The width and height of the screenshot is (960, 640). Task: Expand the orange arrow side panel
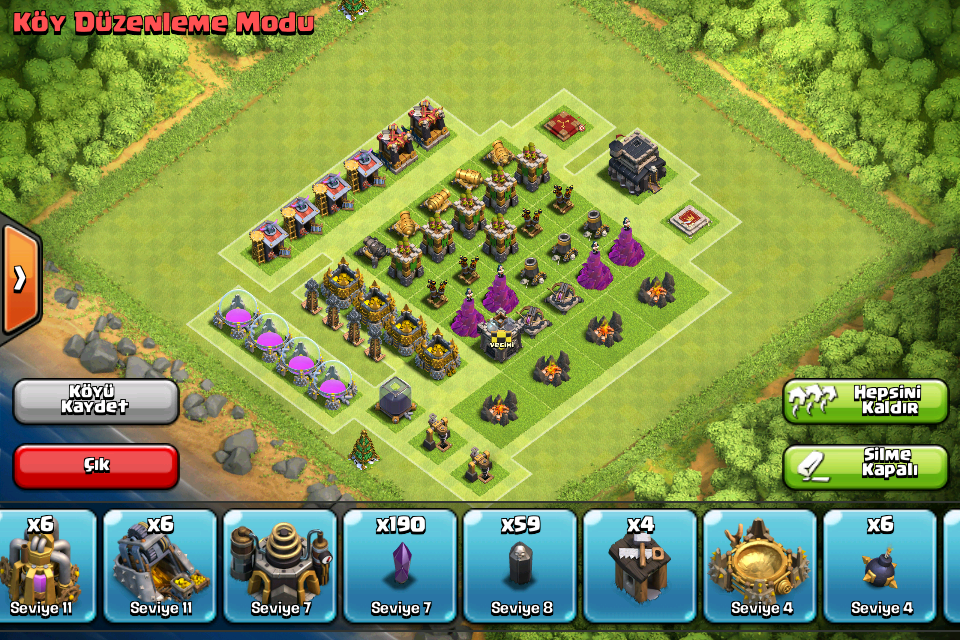tap(19, 278)
